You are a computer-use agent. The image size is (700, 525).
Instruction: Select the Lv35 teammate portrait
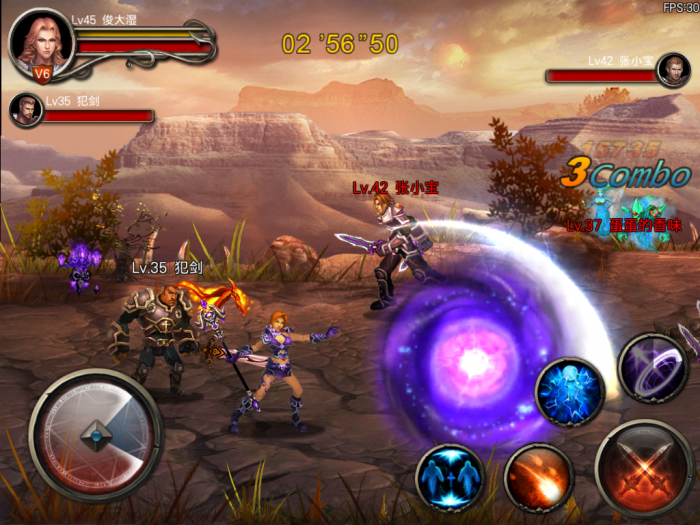pyautogui.click(x=26, y=109)
